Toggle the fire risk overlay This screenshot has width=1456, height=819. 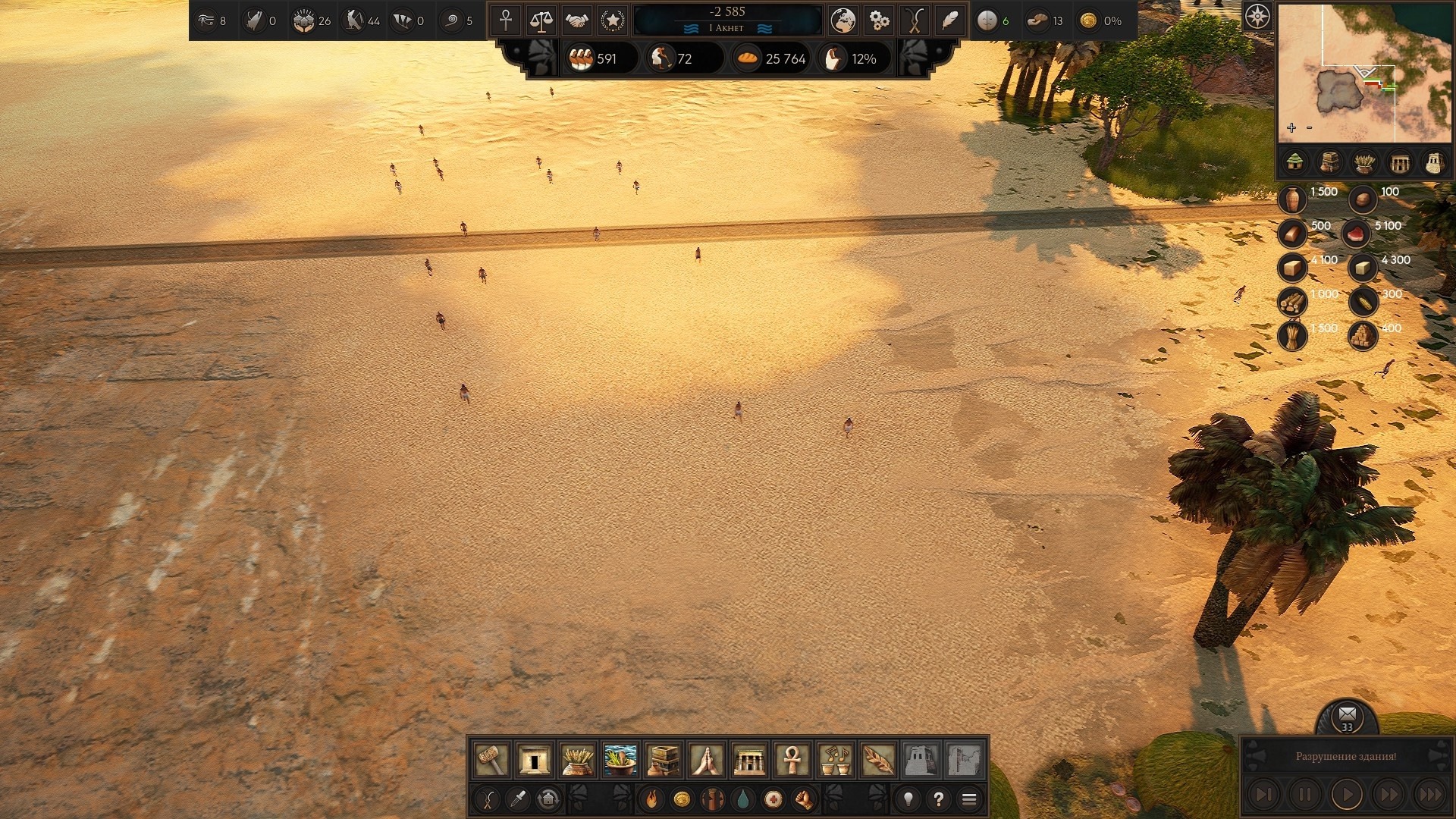point(651,799)
